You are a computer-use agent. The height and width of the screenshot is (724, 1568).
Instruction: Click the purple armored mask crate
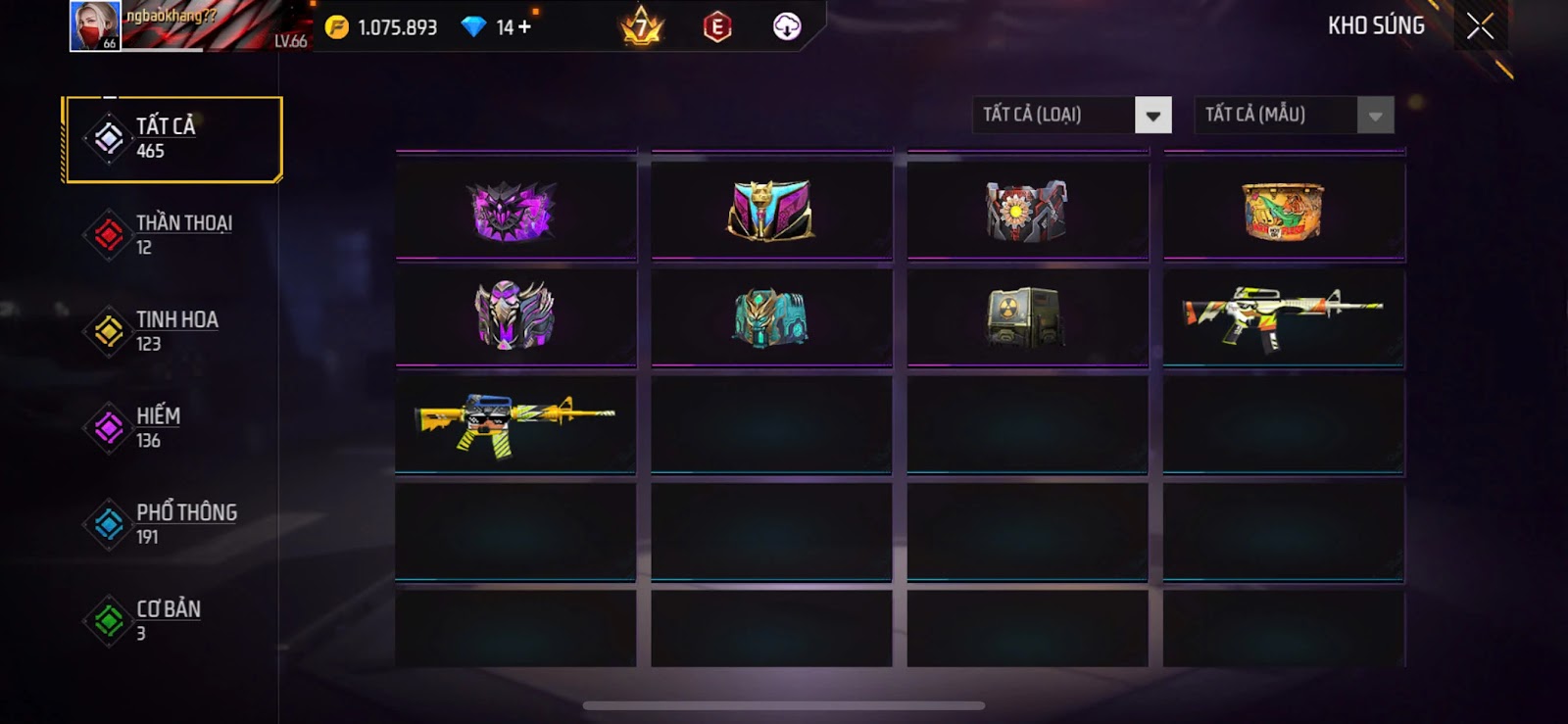515,316
